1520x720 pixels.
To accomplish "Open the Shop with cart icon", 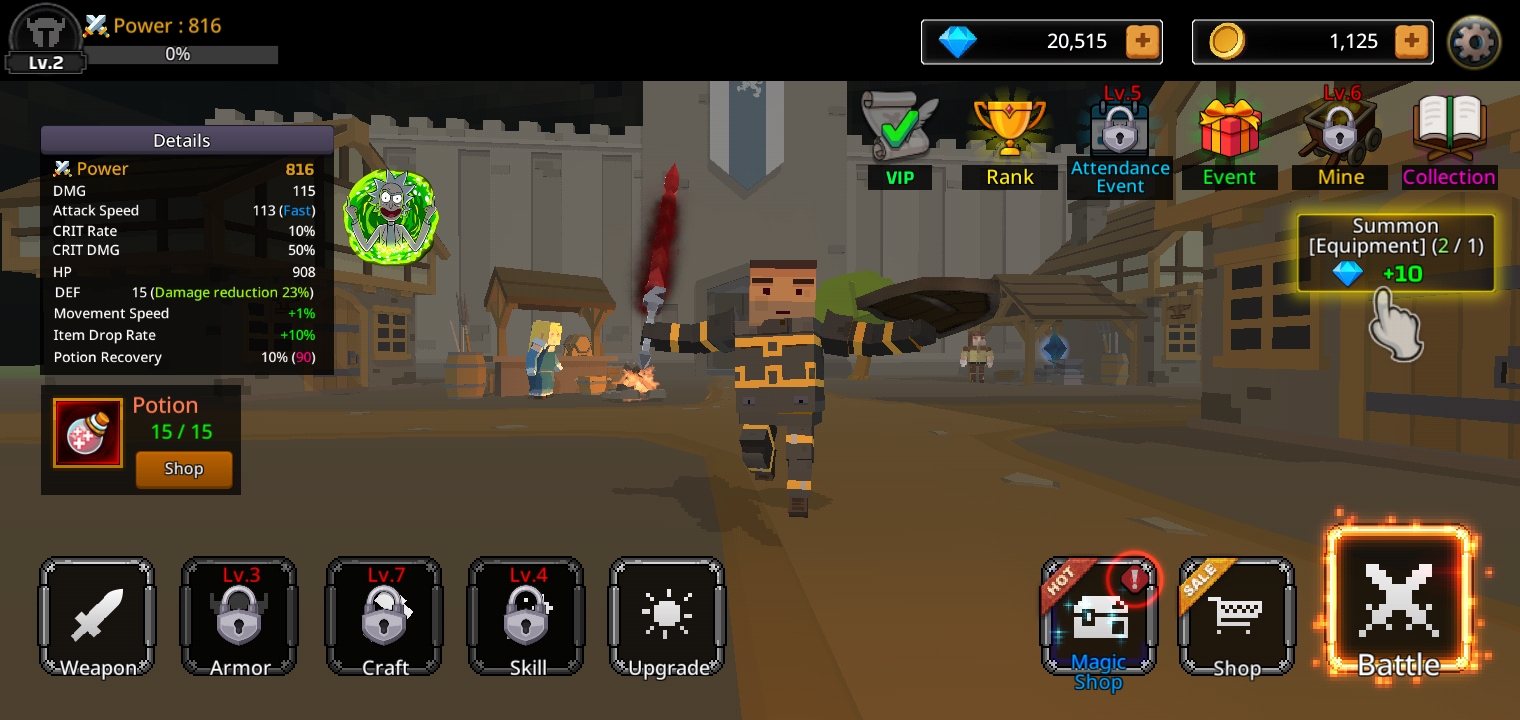I will click(x=1237, y=617).
